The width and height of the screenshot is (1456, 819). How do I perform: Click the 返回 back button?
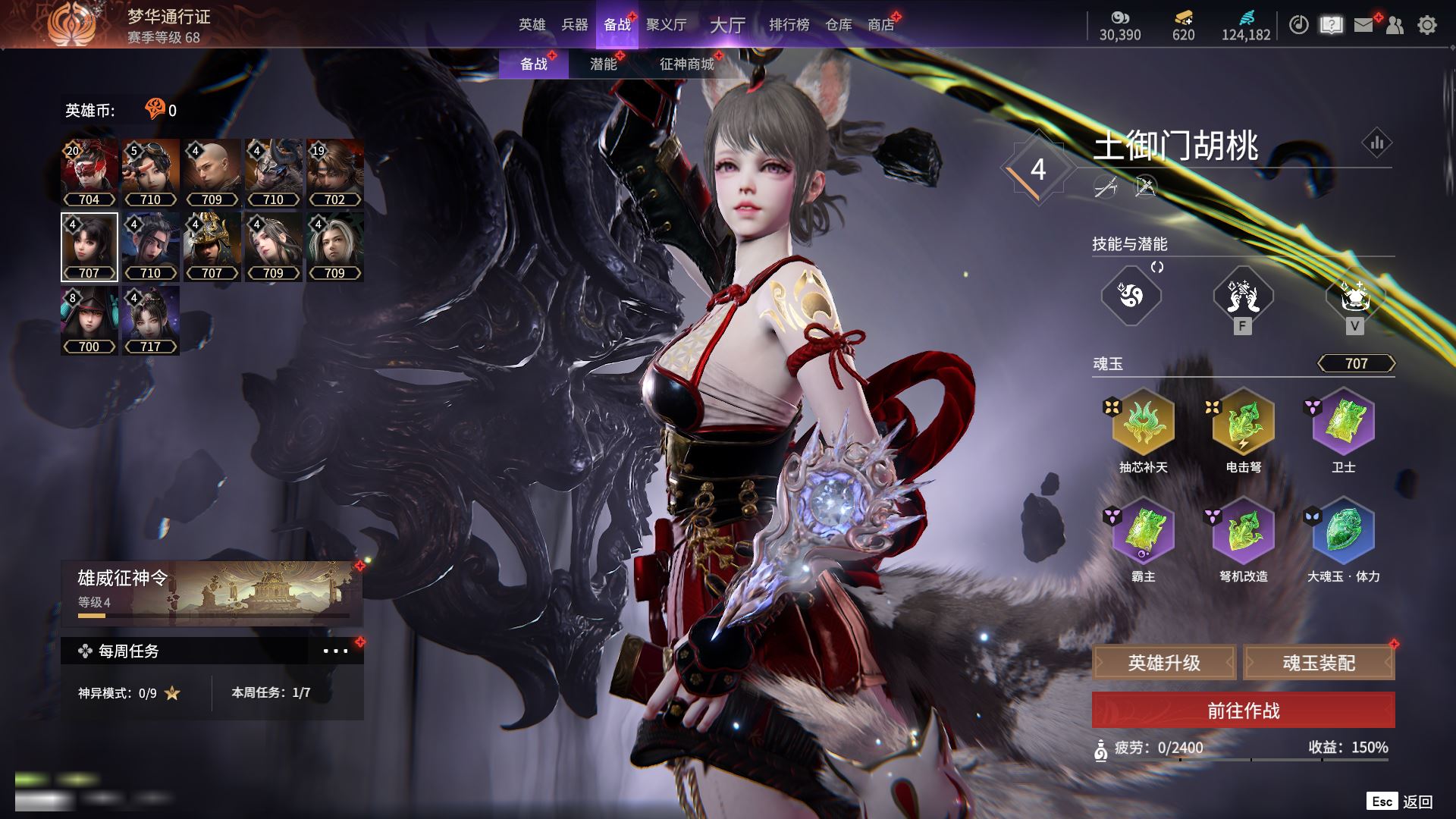[x=1417, y=802]
